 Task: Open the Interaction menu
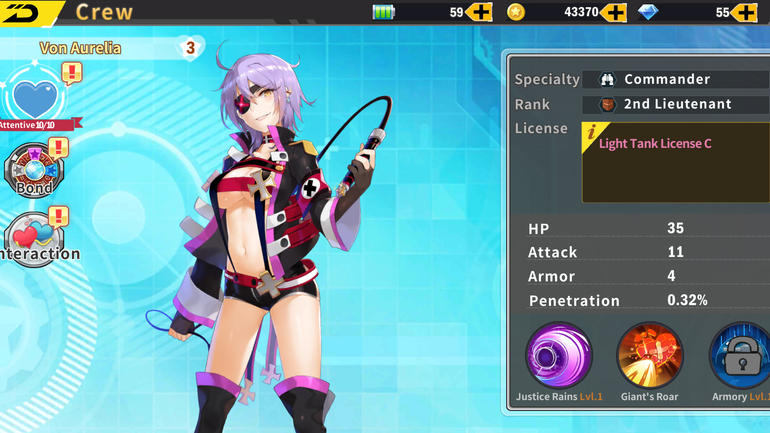coord(36,238)
